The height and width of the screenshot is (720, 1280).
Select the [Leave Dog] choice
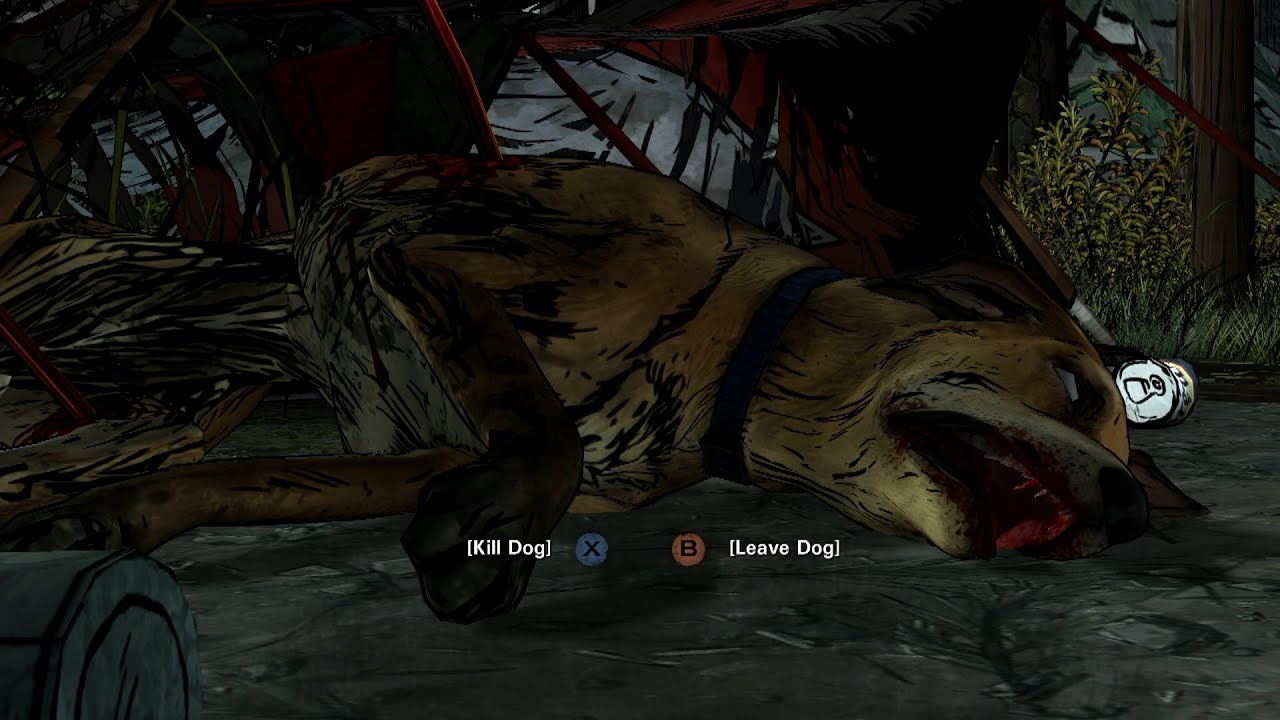784,548
